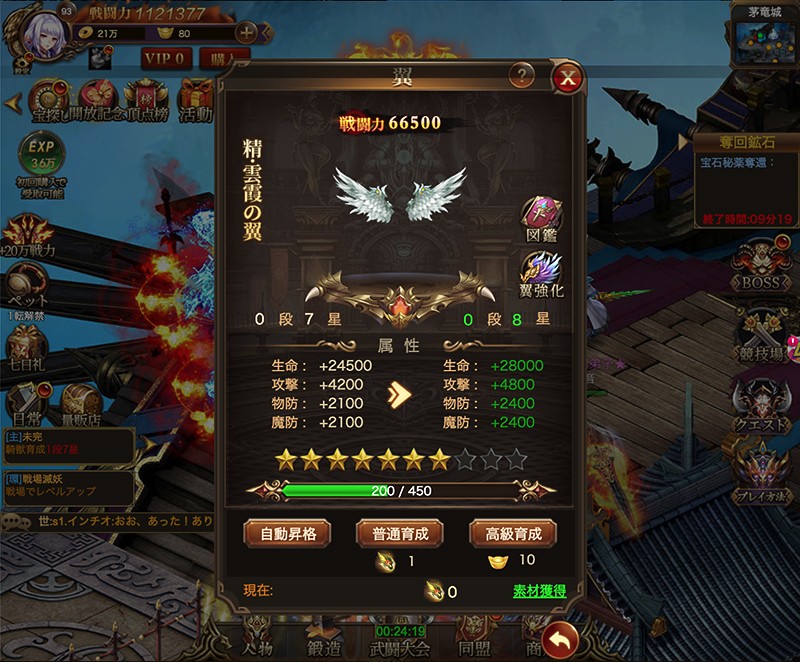Open 翼強化 wing enhancement
Screen dimensions: 800x662
click(541, 274)
